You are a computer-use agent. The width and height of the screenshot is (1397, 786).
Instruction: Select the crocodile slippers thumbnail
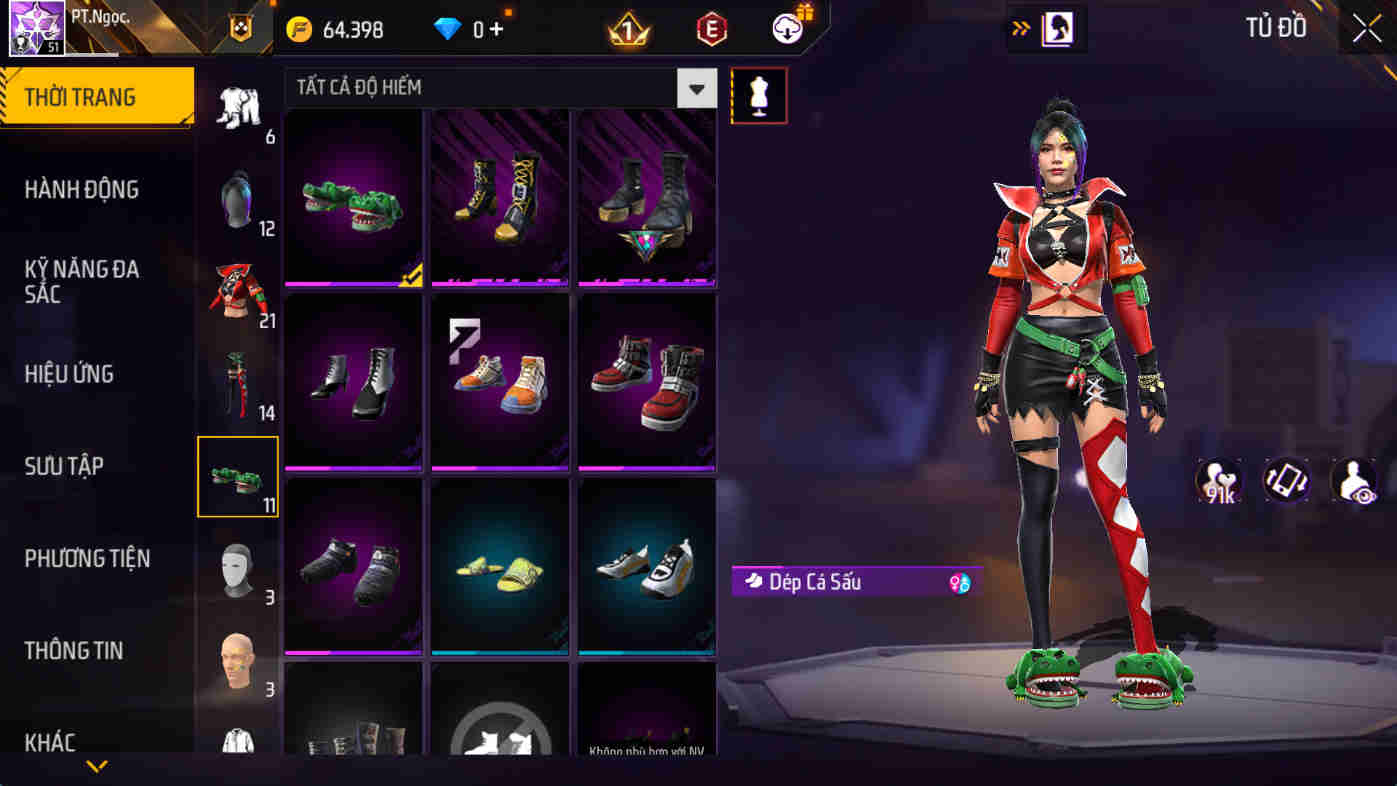352,197
